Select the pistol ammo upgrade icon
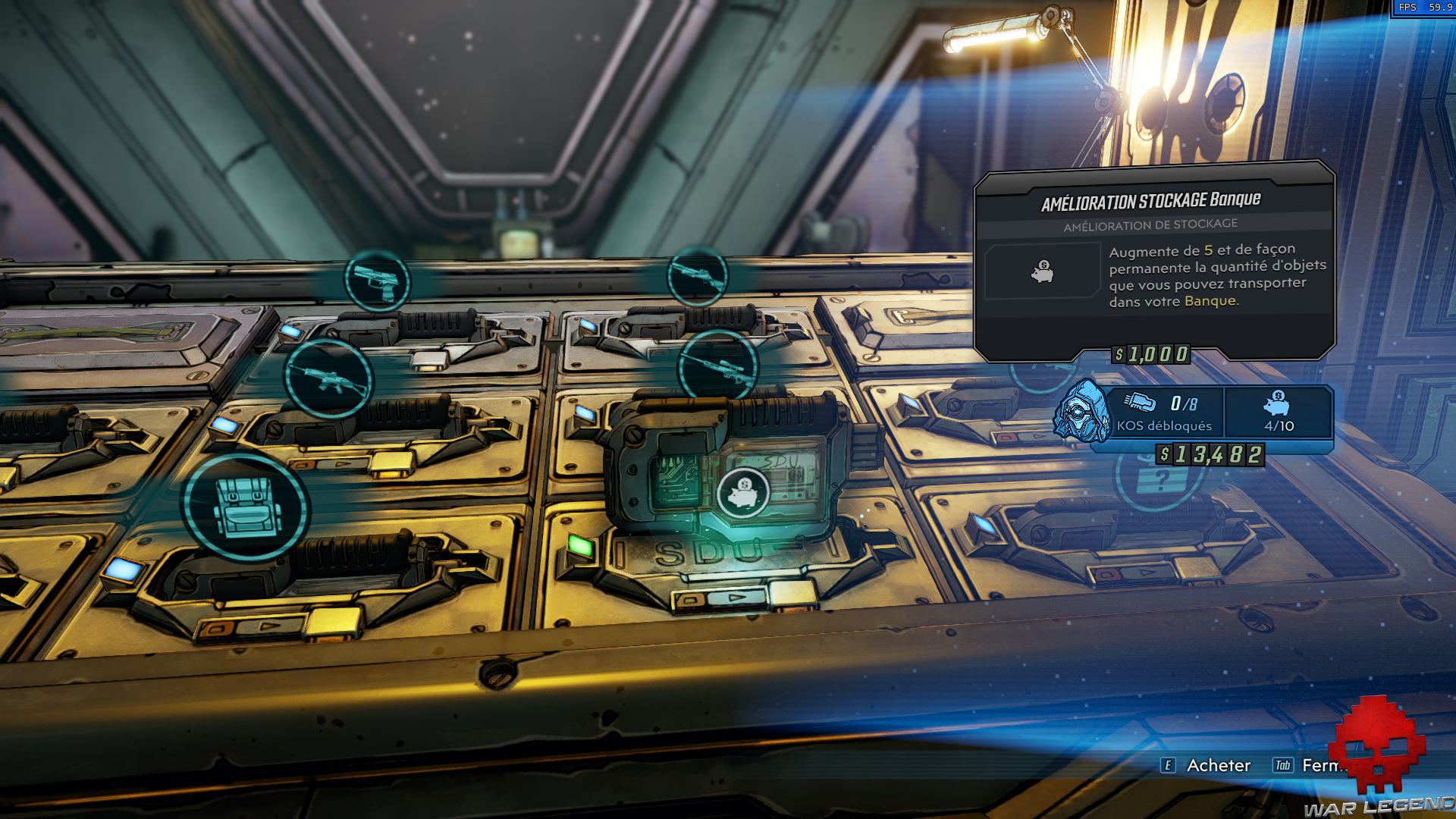This screenshot has width=1456, height=819. (377, 281)
